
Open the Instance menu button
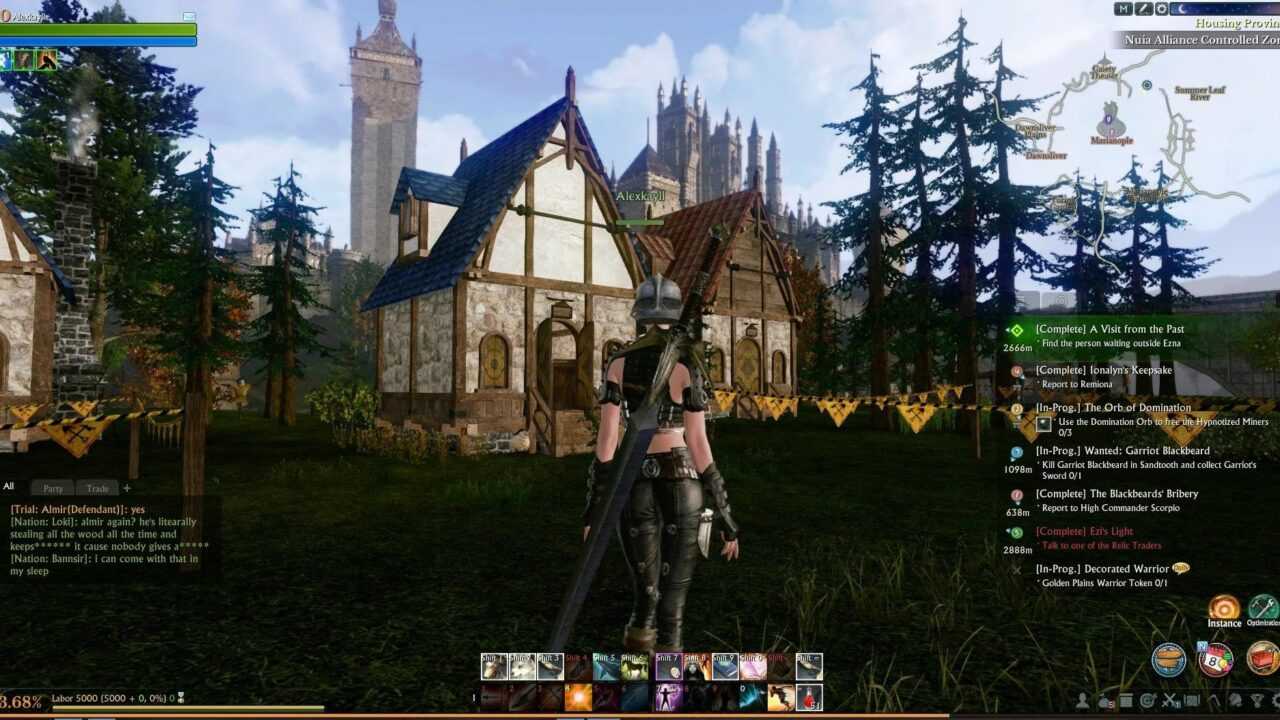[1224, 608]
